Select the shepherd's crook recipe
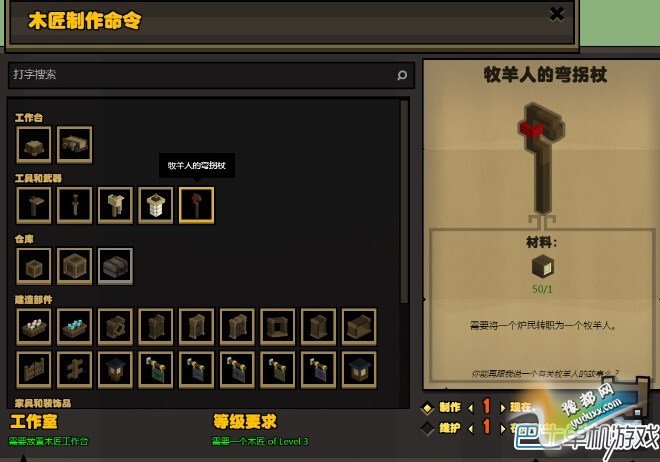Screen dimensions: 660x462 [x=196, y=206]
